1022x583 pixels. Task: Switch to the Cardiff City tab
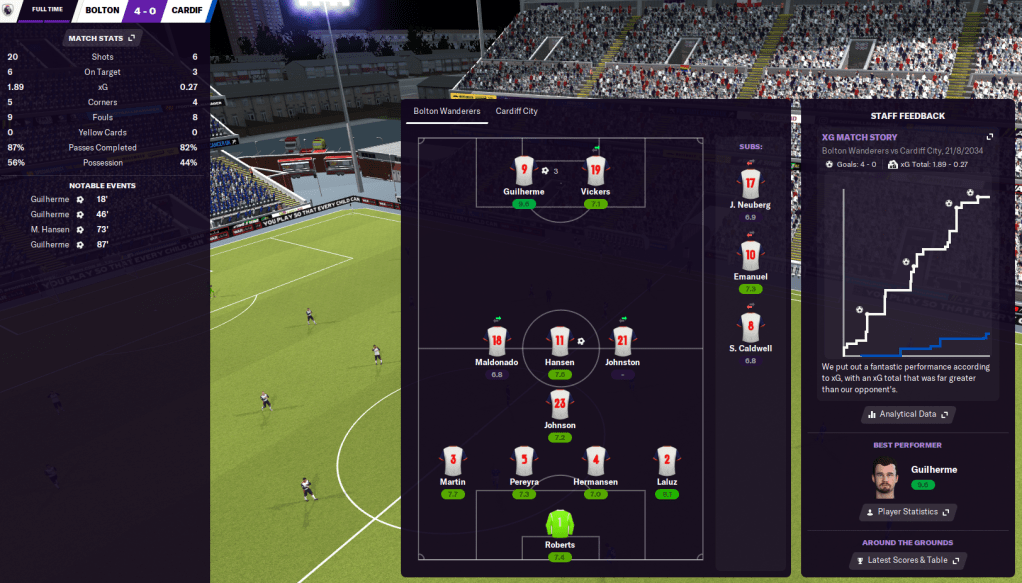[x=516, y=111]
